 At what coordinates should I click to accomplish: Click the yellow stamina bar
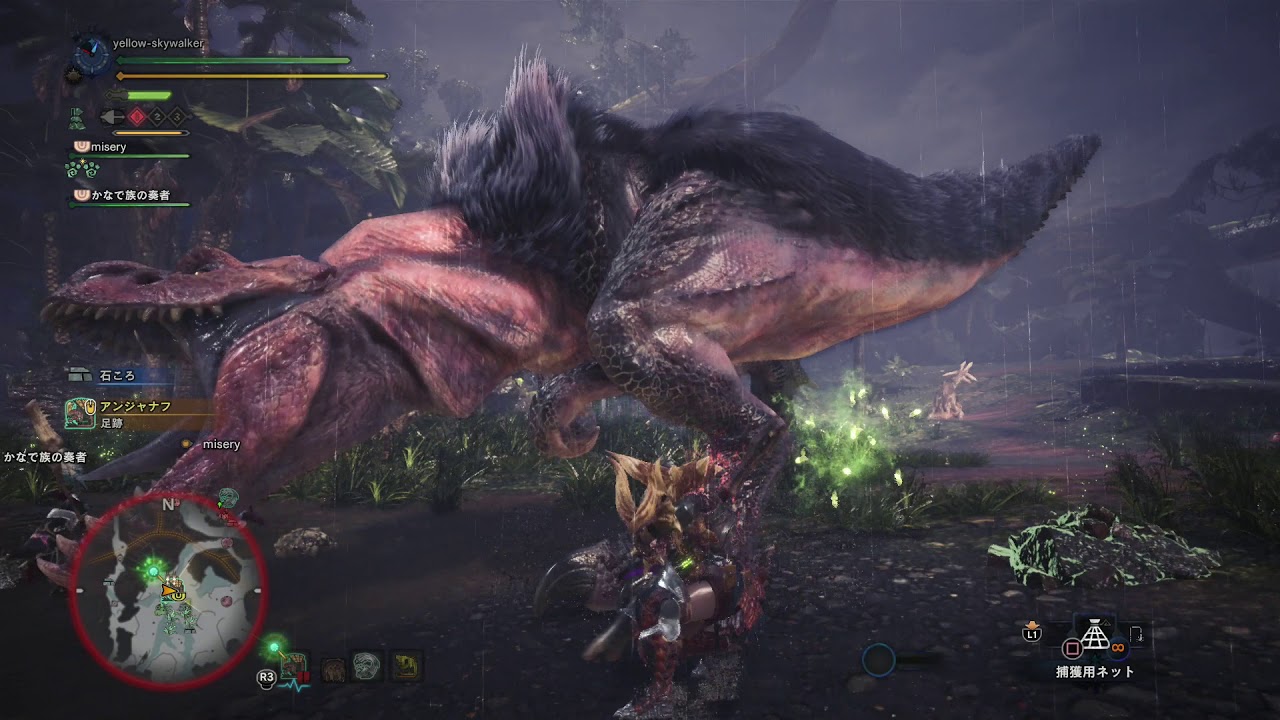point(250,76)
